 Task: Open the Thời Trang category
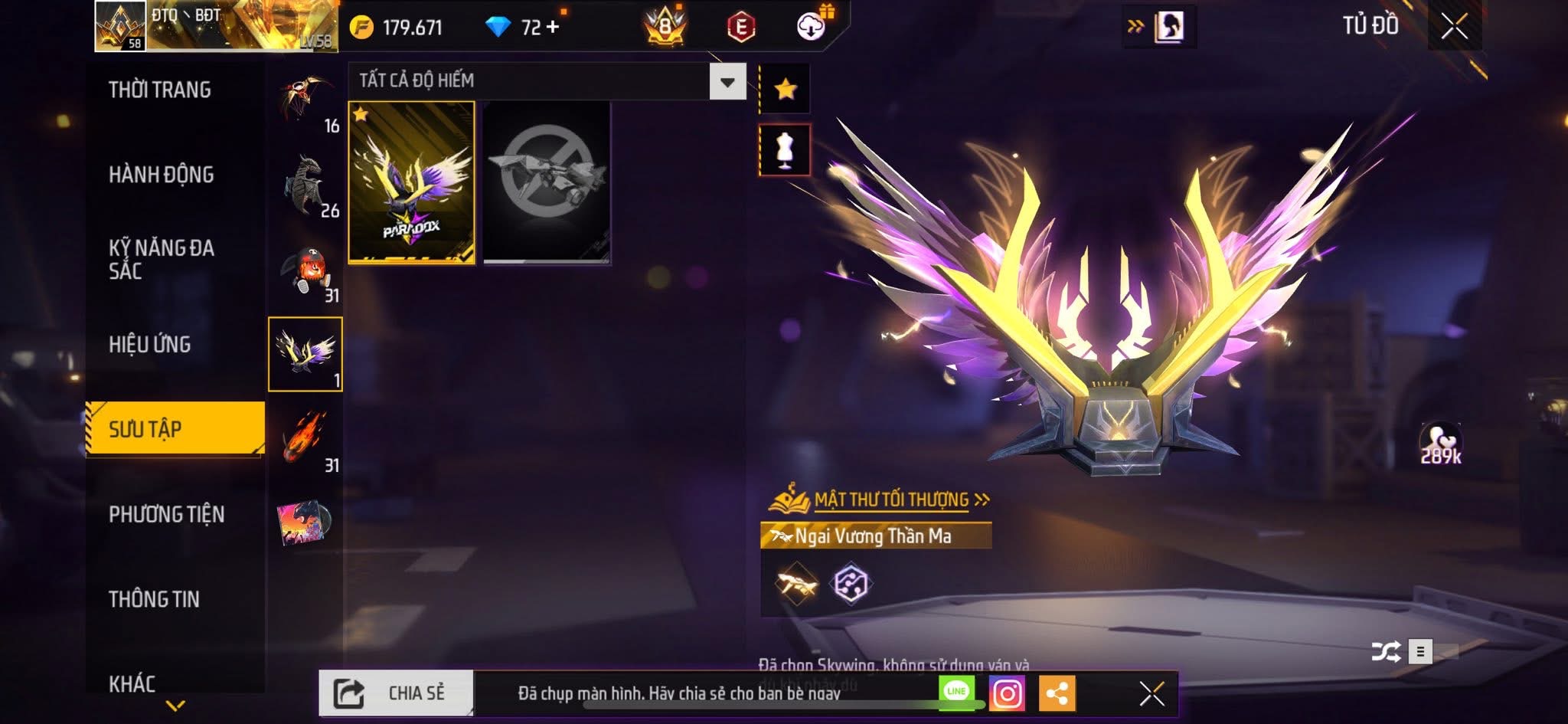point(160,90)
